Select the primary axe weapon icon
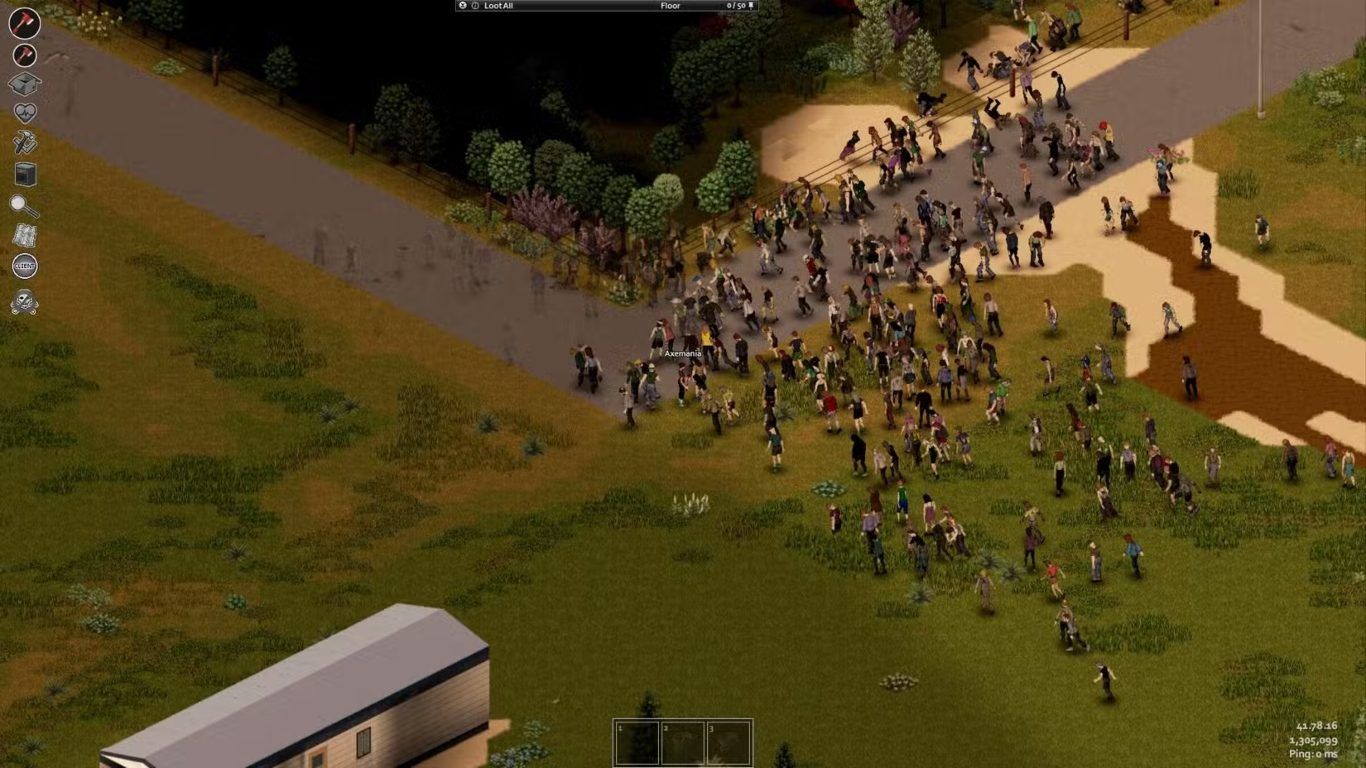Viewport: 1366px width, 768px height. point(24,23)
